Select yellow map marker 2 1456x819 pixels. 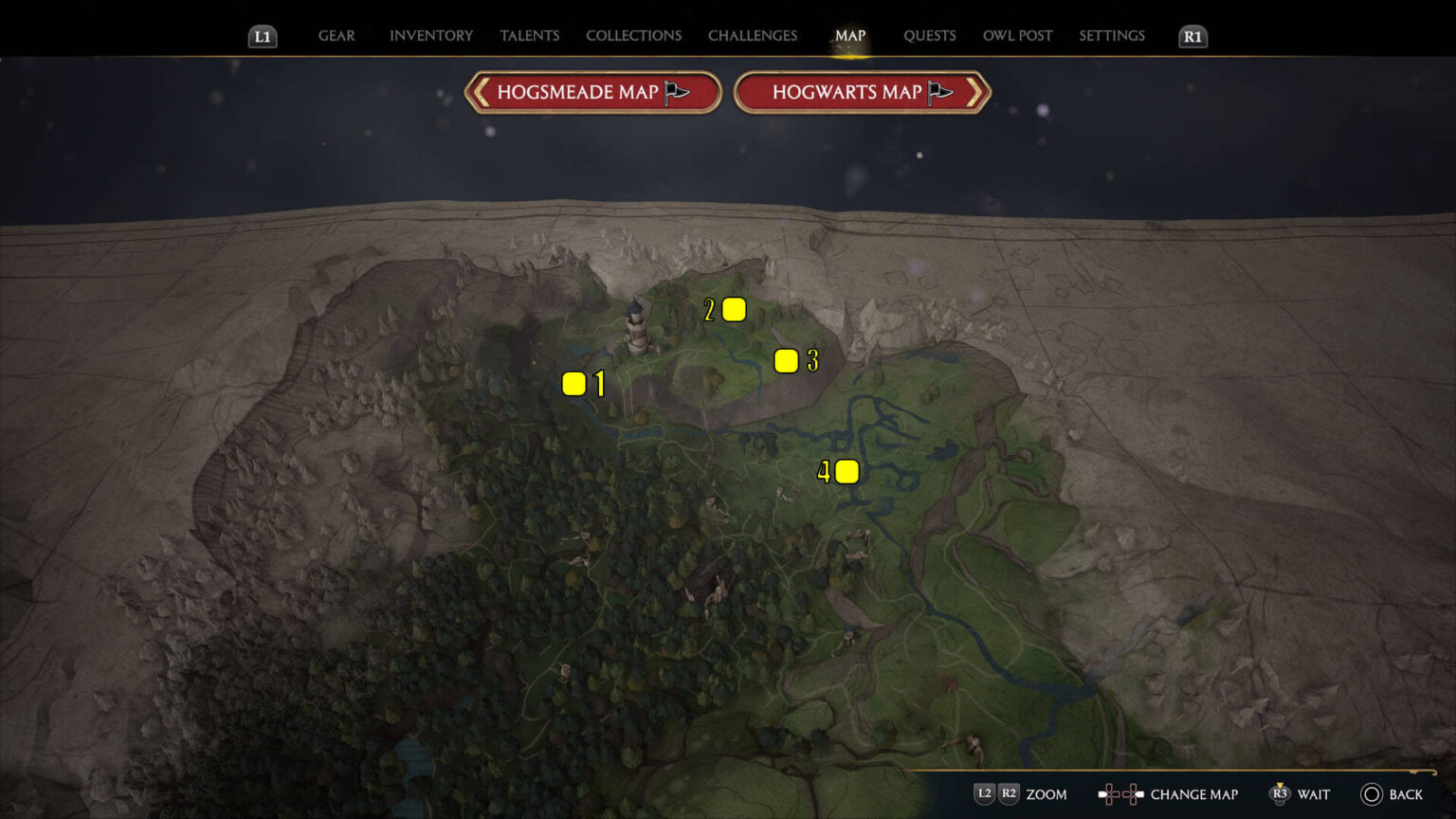point(733,309)
